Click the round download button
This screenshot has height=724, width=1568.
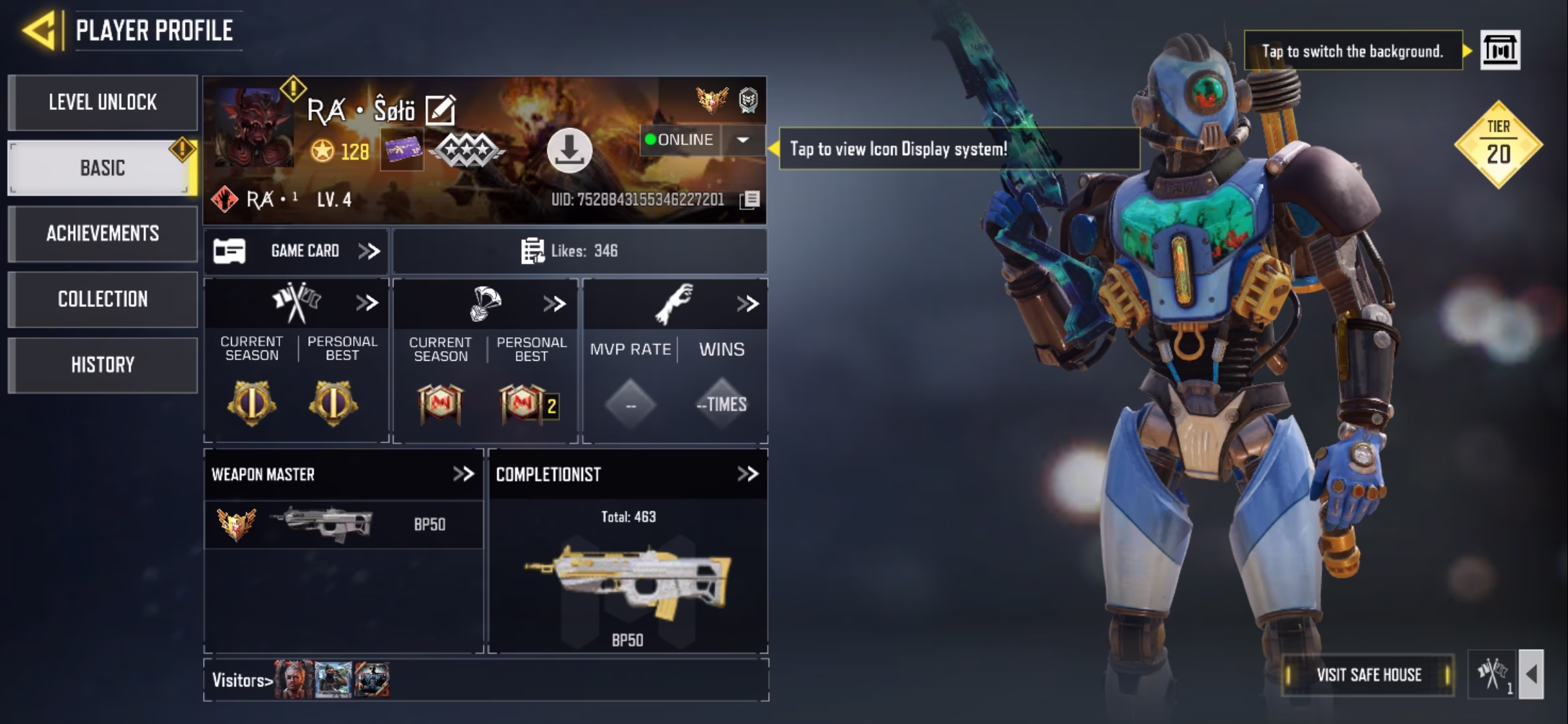[569, 150]
